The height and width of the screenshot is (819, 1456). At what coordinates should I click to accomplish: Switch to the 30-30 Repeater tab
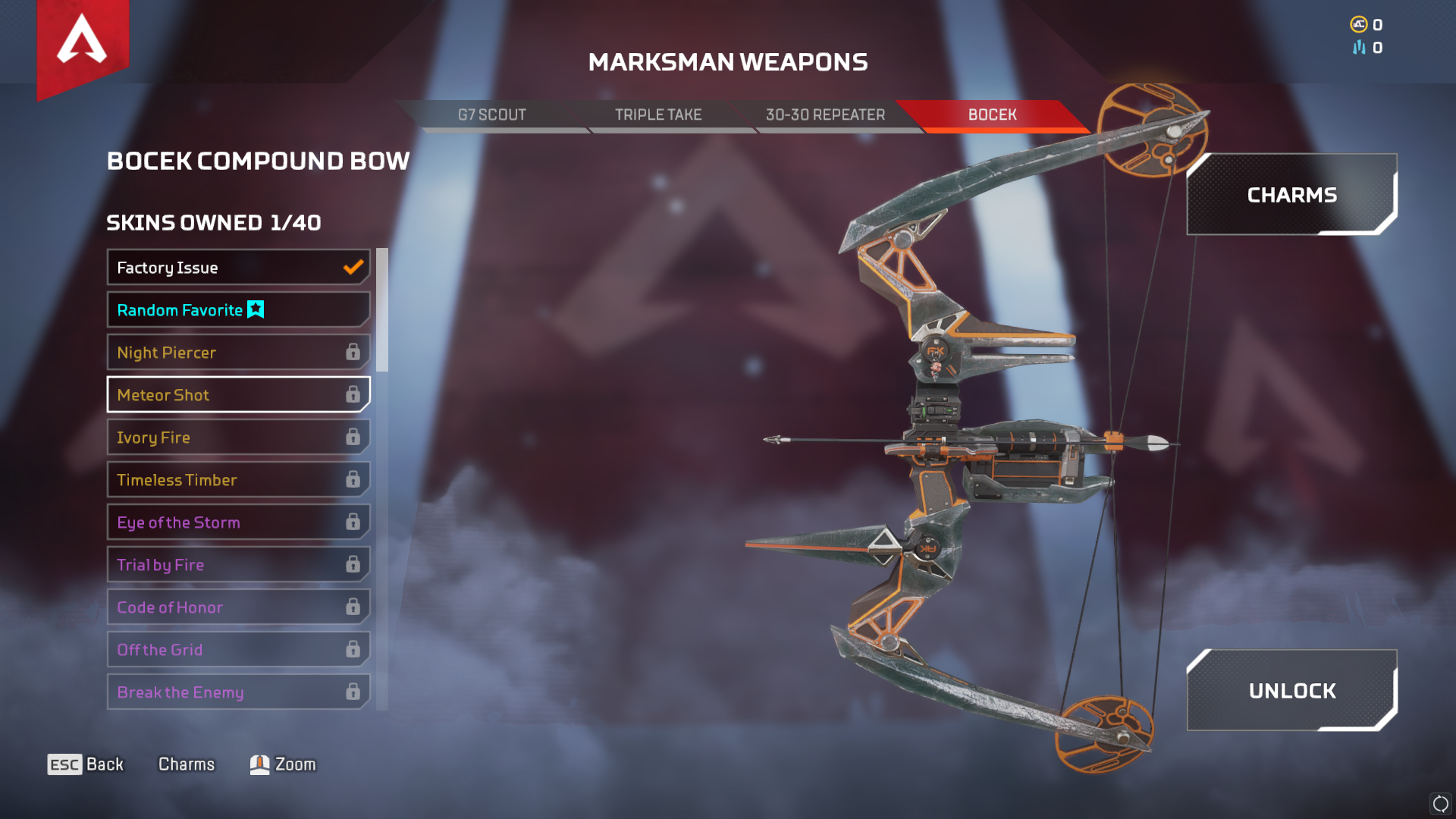[825, 115]
